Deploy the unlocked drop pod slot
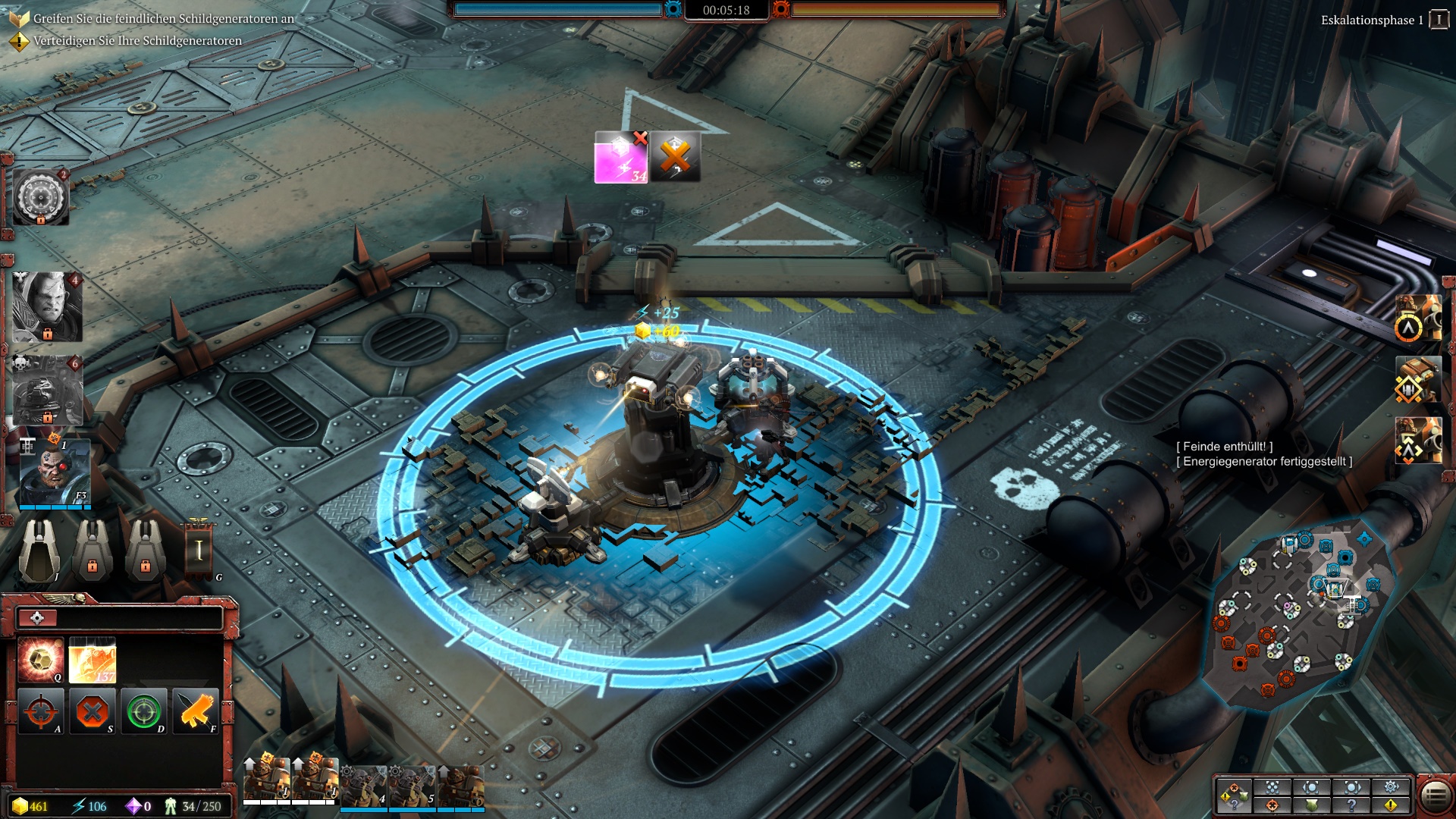This screenshot has height=819, width=1456. 39,548
